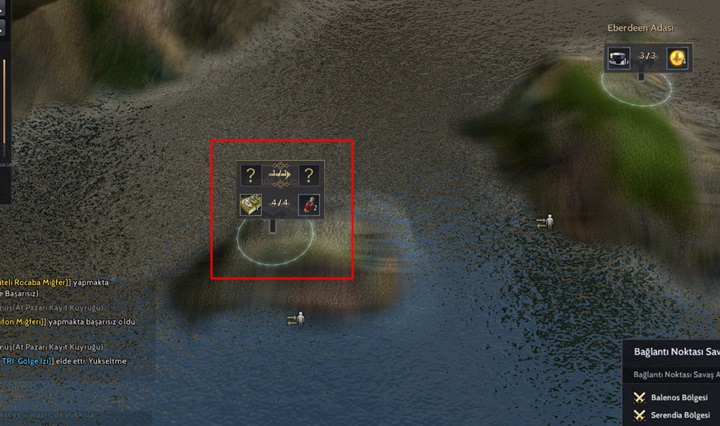Select the teacup item at Eberdeen Adası
Viewport: 720px width, 426px height.
pyautogui.click(x=619, y=57)
